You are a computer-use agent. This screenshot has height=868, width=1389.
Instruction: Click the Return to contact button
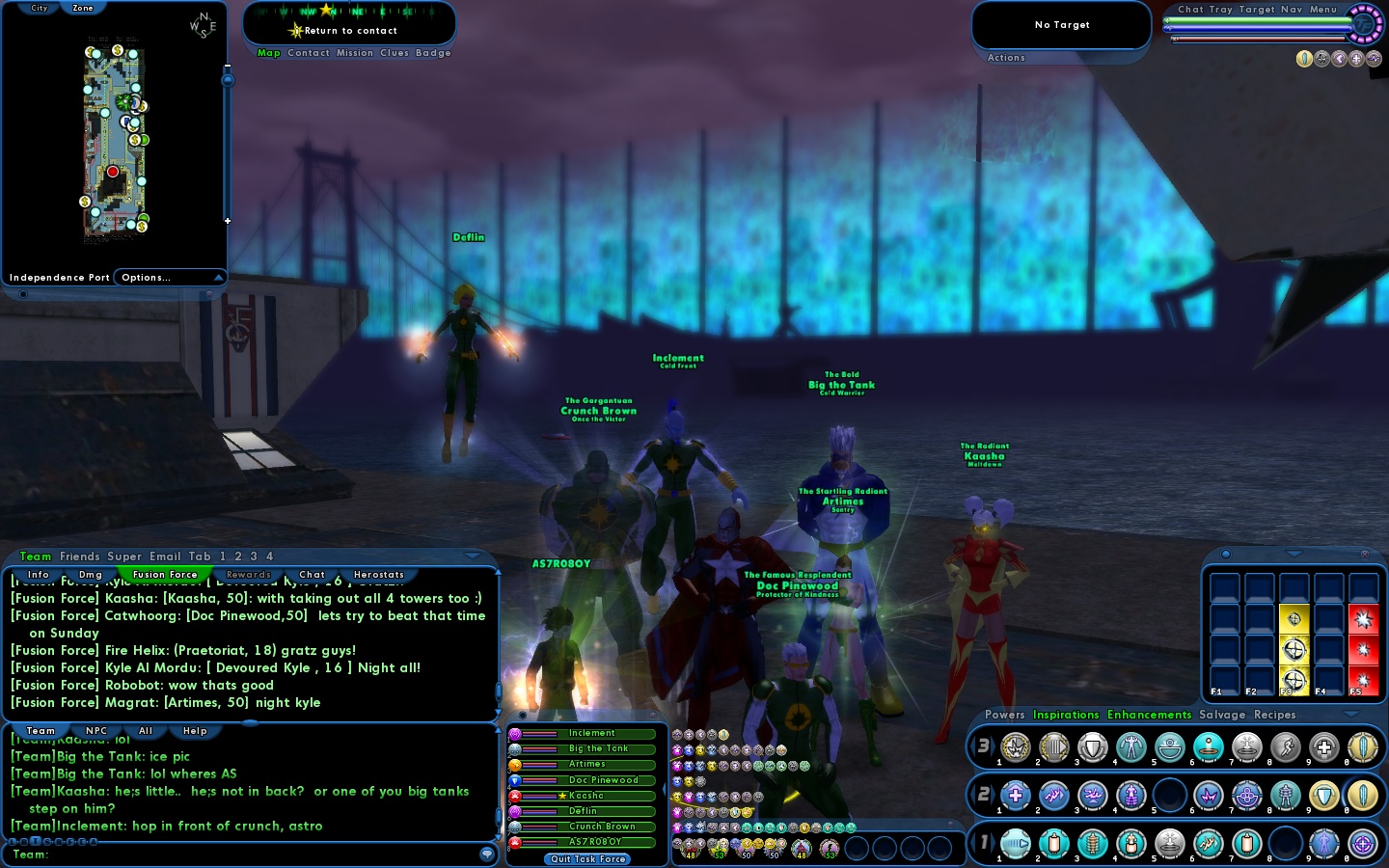tap(349, 30)
